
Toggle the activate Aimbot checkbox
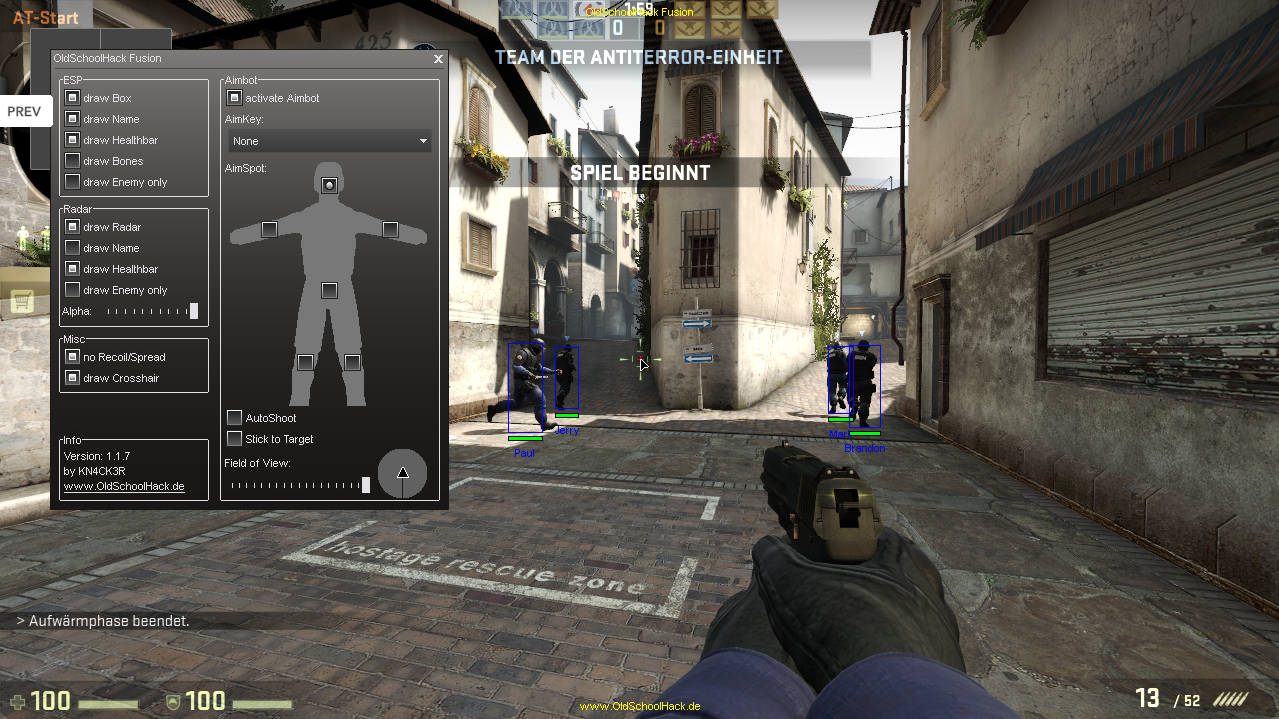tap(234, 98)
